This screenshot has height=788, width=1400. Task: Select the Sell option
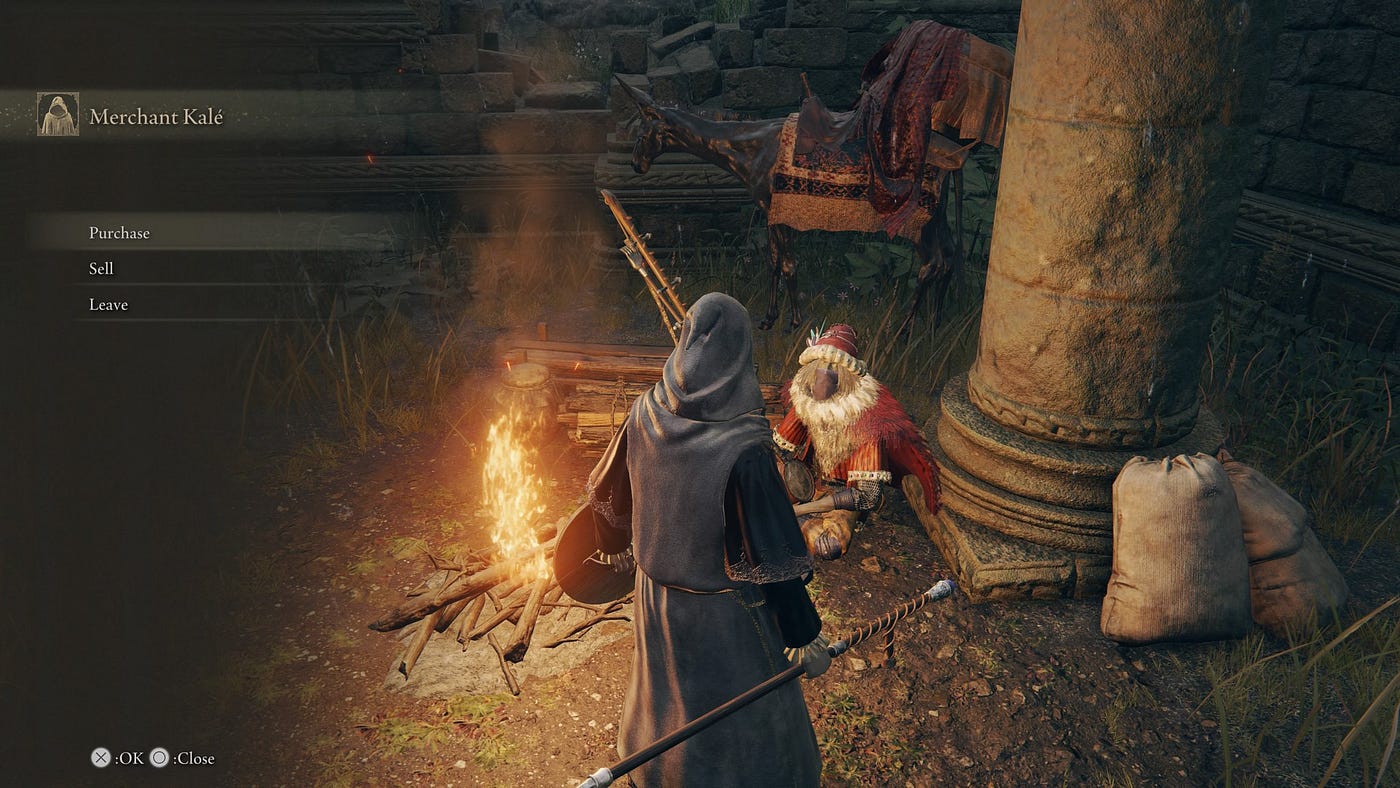pos(101,269)
